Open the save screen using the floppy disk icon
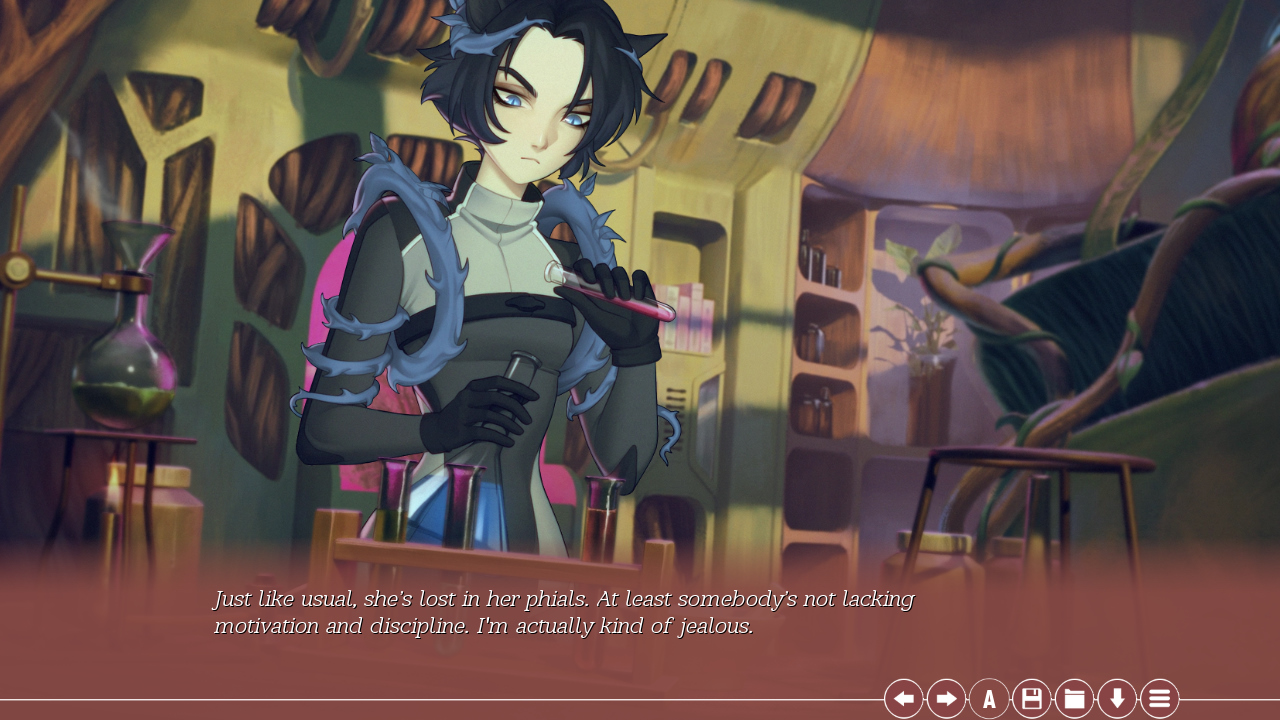 (x=1031, y=698)
